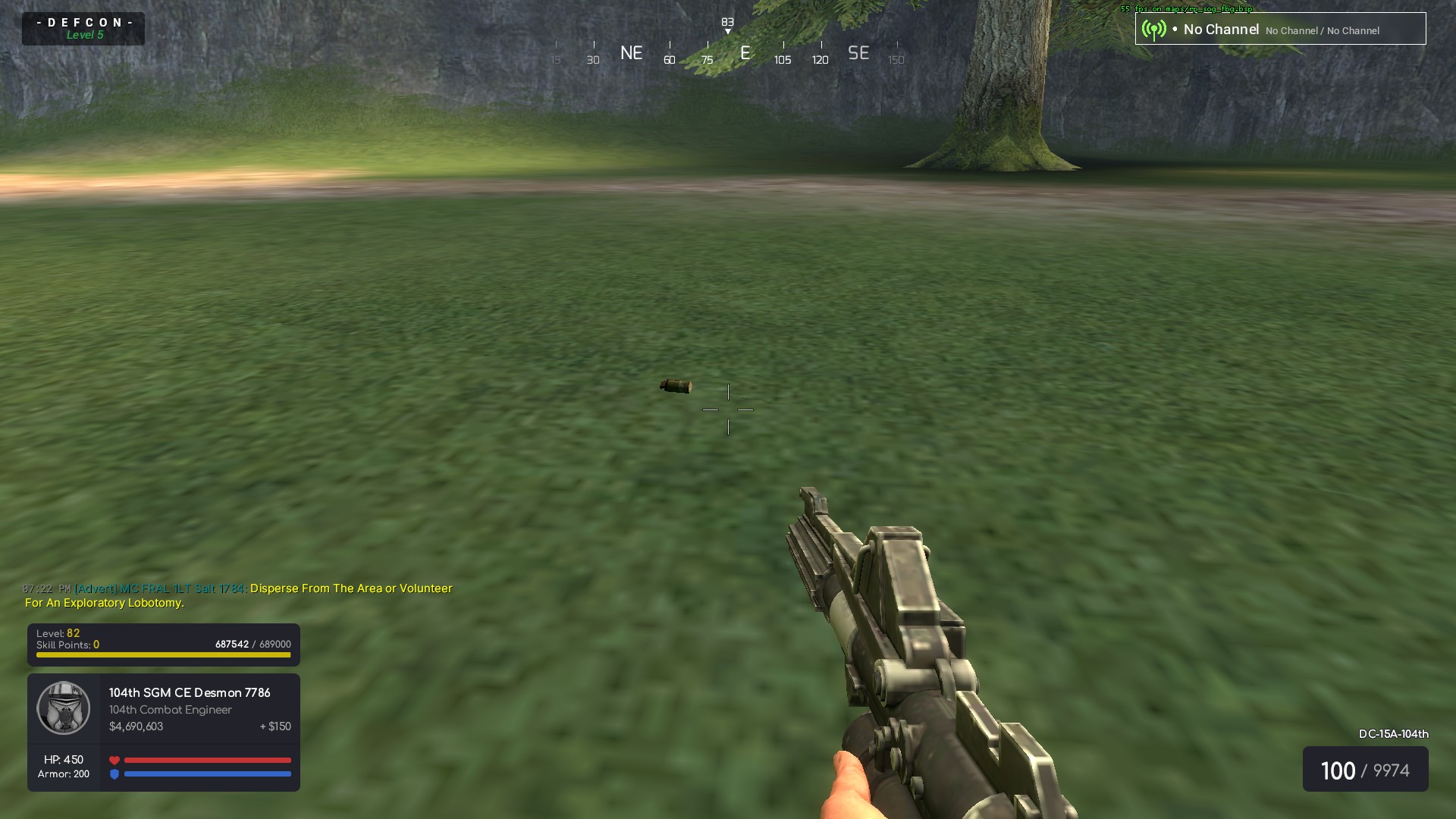Click the yellow experience progress bar
Screen dimensions: 1456x819
click(x=162, y=654)
